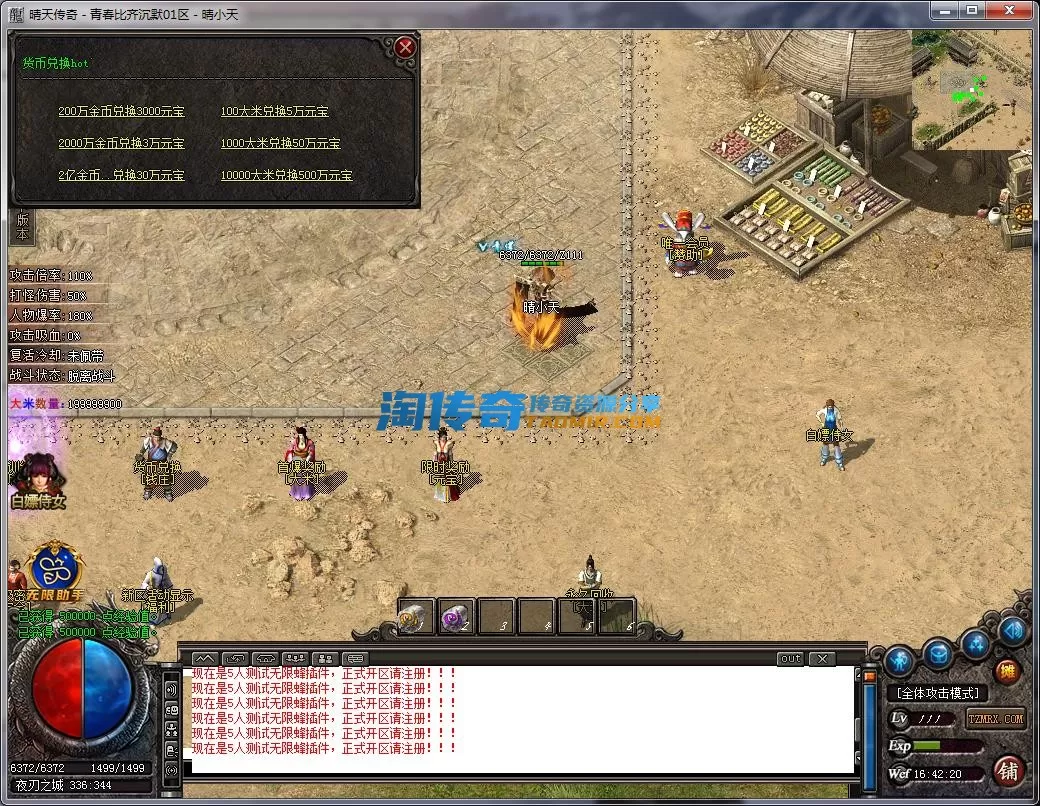1040x806 pixels.
Task: Click the TZMRX.COM button
Action: point(995,718)
